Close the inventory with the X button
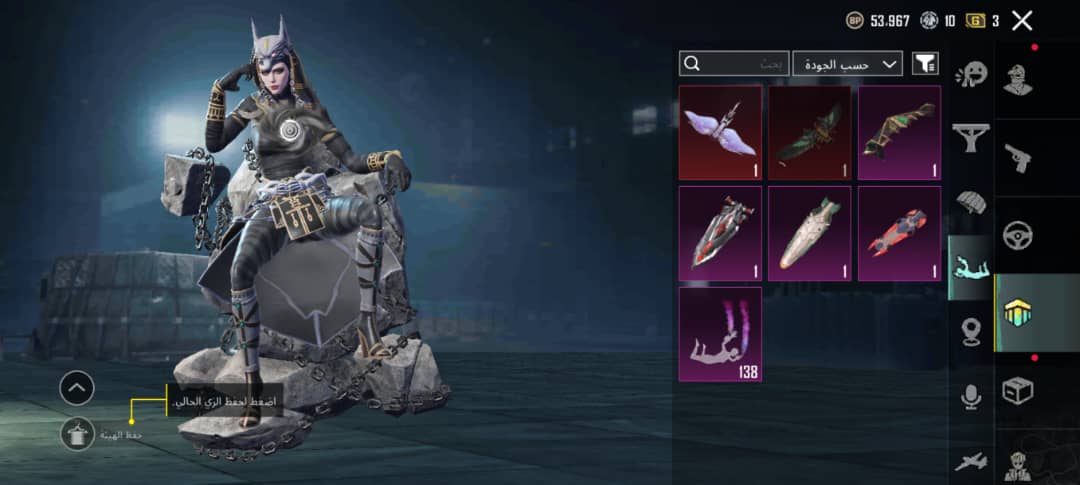This screenshot has height=485, width=1080. coord(1021,20)
